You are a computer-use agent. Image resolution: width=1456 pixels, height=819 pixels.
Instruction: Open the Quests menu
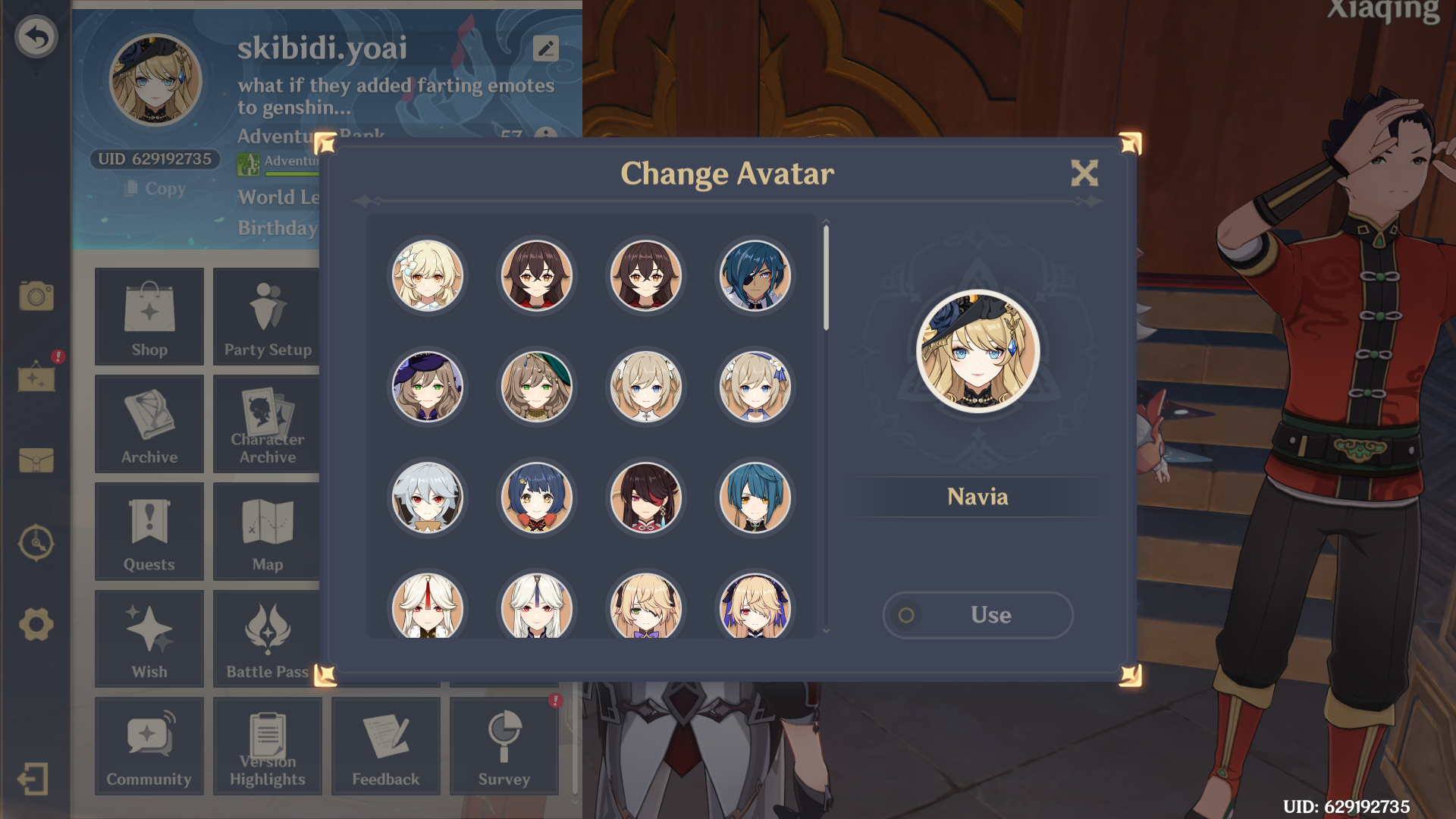pos(149,531)
